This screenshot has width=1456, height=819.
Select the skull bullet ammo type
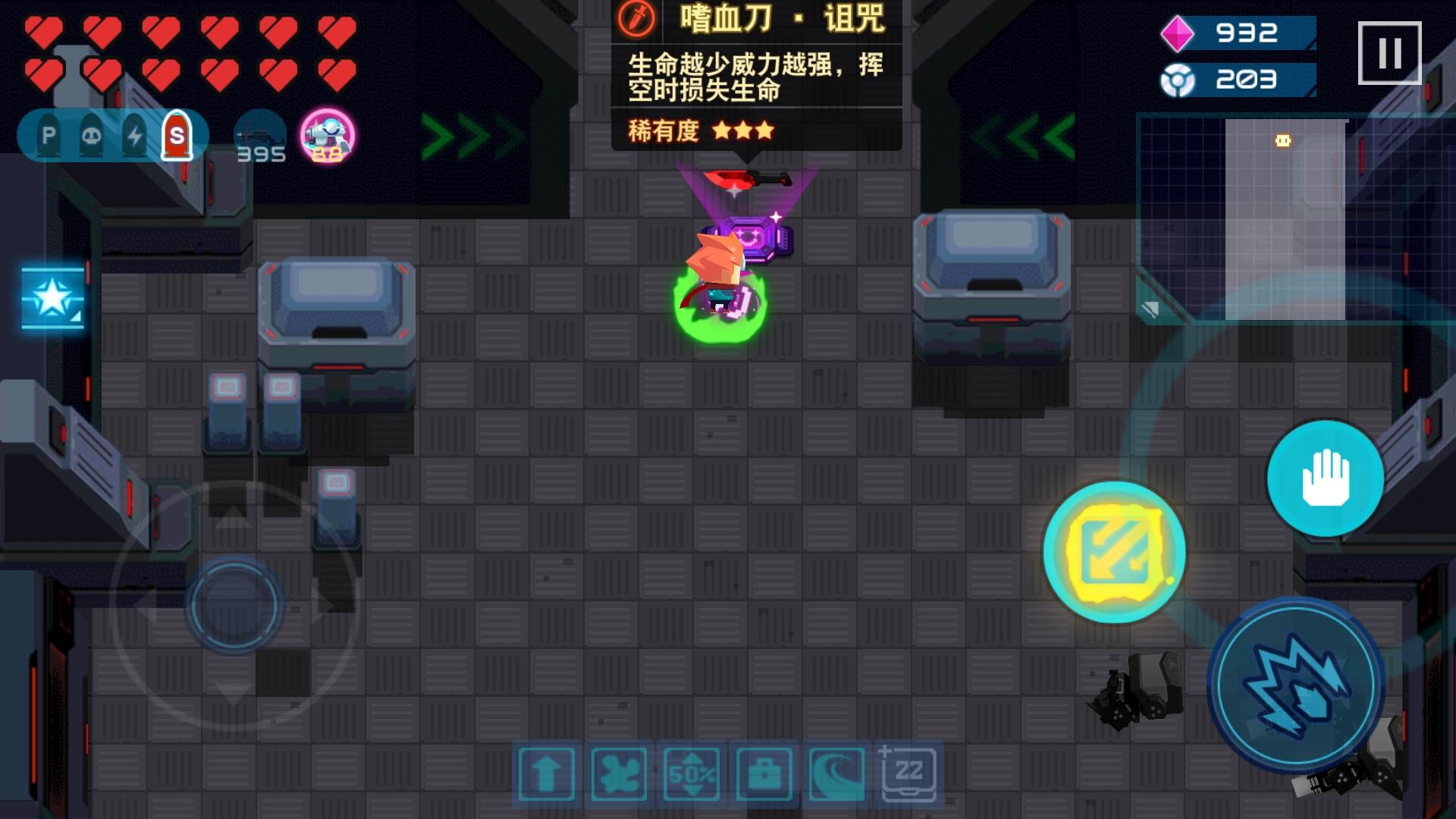[x=92, y=135]
